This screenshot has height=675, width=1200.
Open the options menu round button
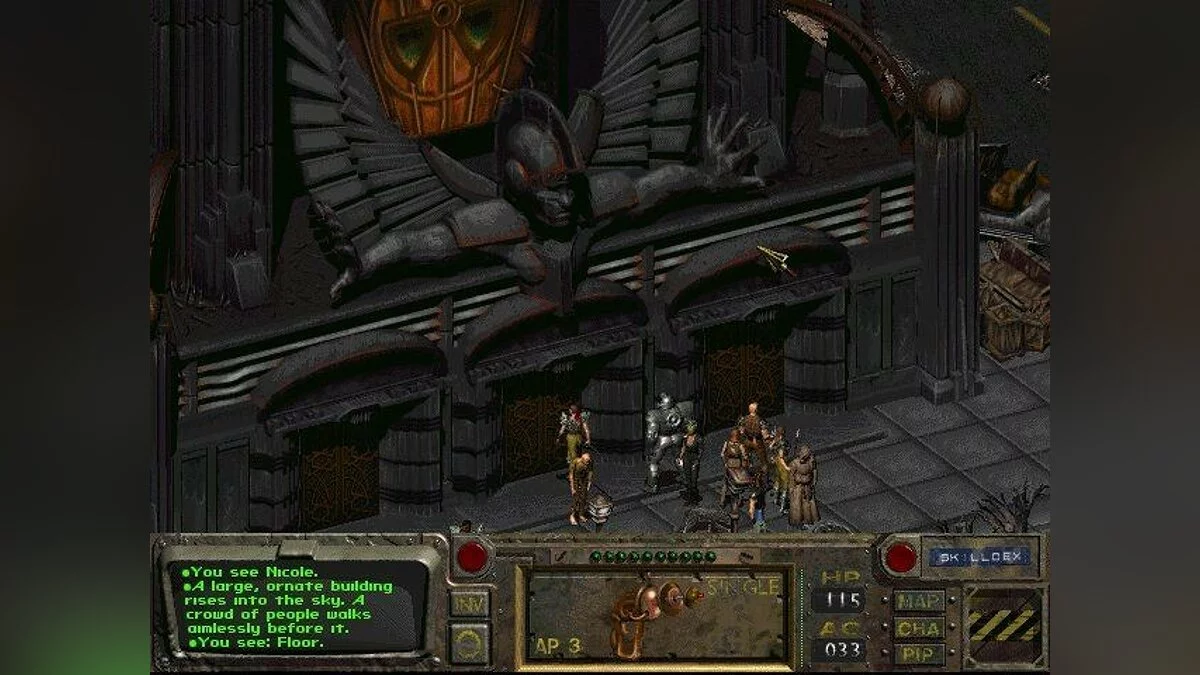click(x=469, y=643)
